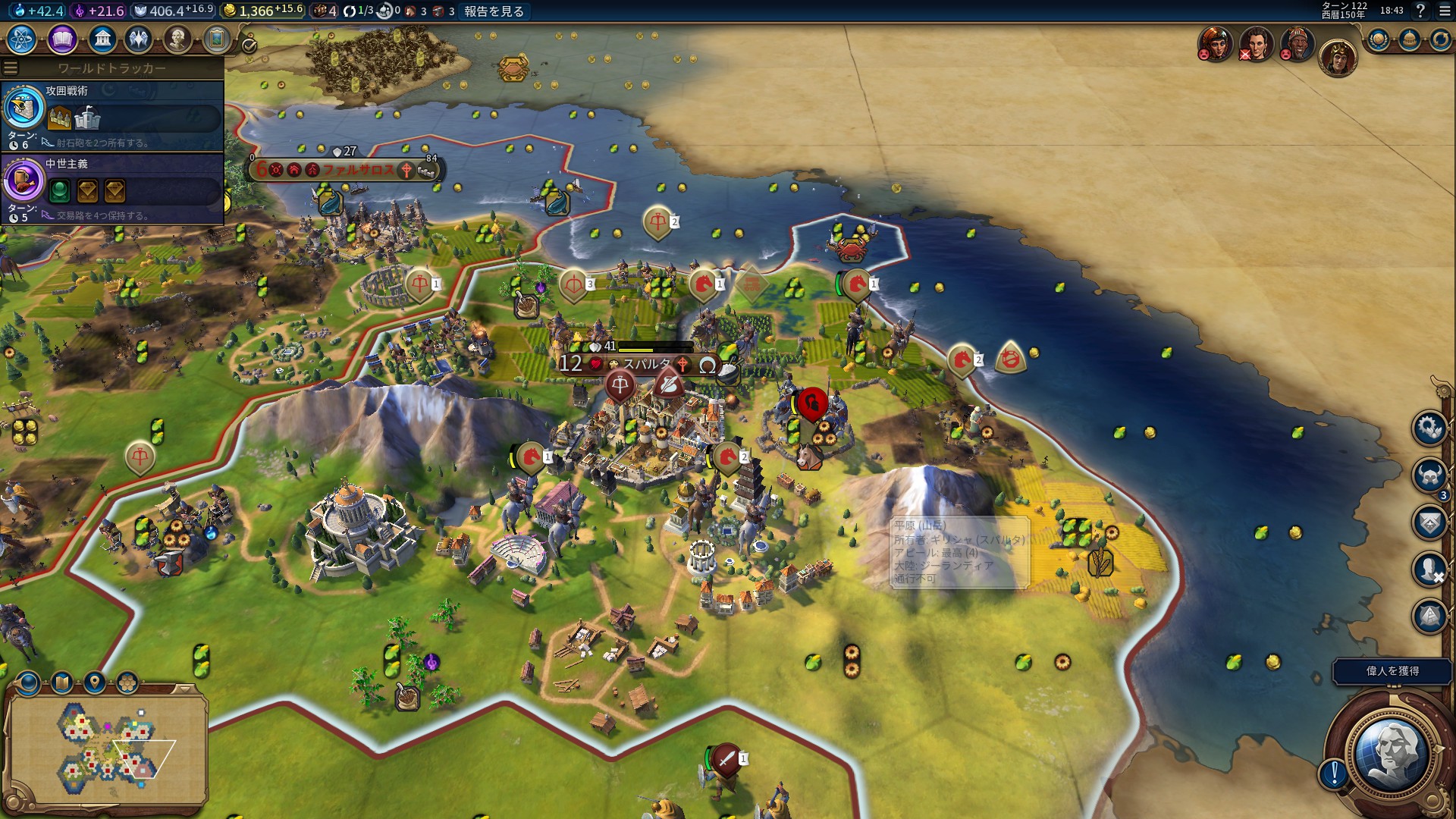The height and width of the screenshot is (819, 1456).
Task: Select the 攻囲戦術 research tracker entry
Action: (x=112, y=115)
